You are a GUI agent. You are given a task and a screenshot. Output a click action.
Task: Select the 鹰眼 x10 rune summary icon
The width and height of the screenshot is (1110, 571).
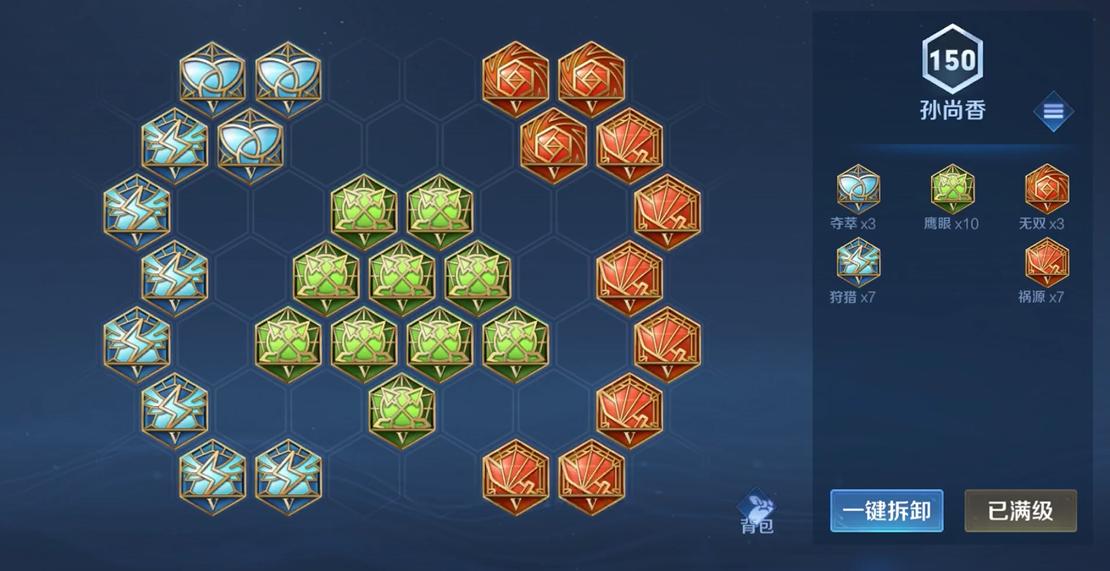click(x=952, y=188)
